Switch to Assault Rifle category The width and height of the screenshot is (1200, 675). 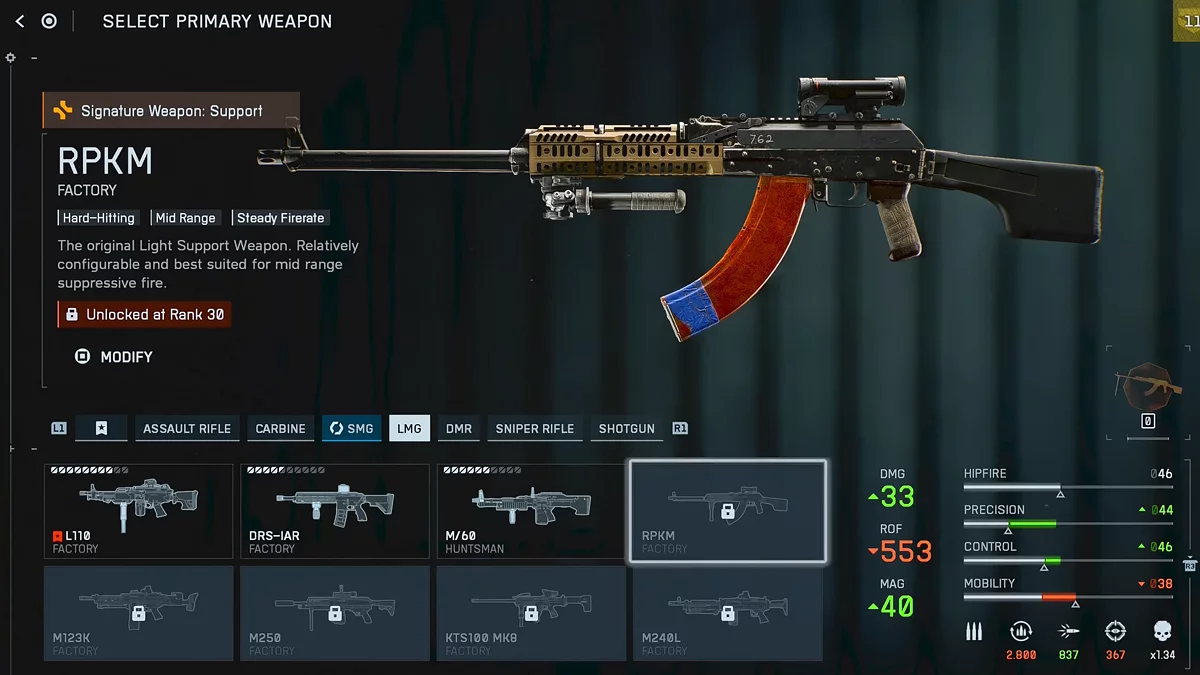[x=187, y=428]
